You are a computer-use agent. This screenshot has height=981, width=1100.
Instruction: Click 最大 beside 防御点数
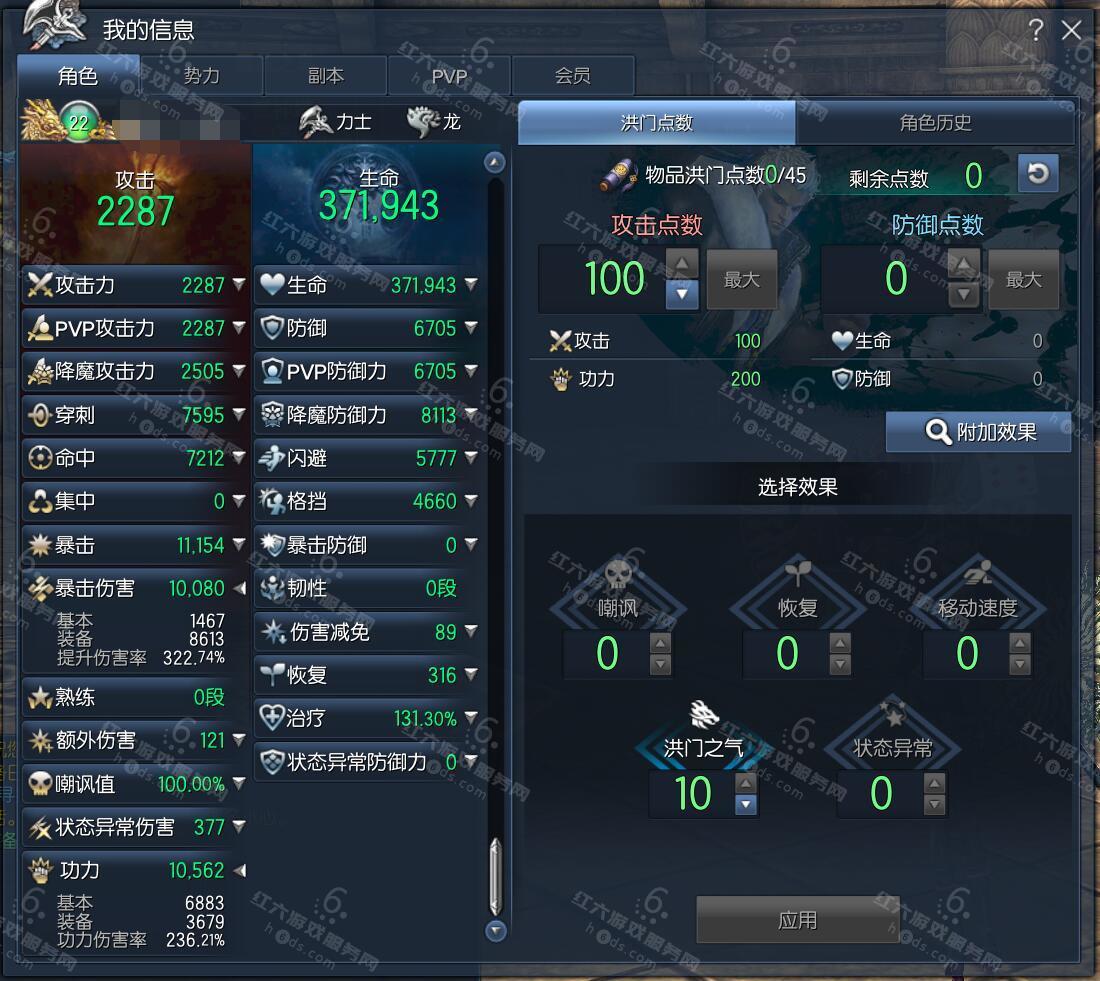point(1023,280)
